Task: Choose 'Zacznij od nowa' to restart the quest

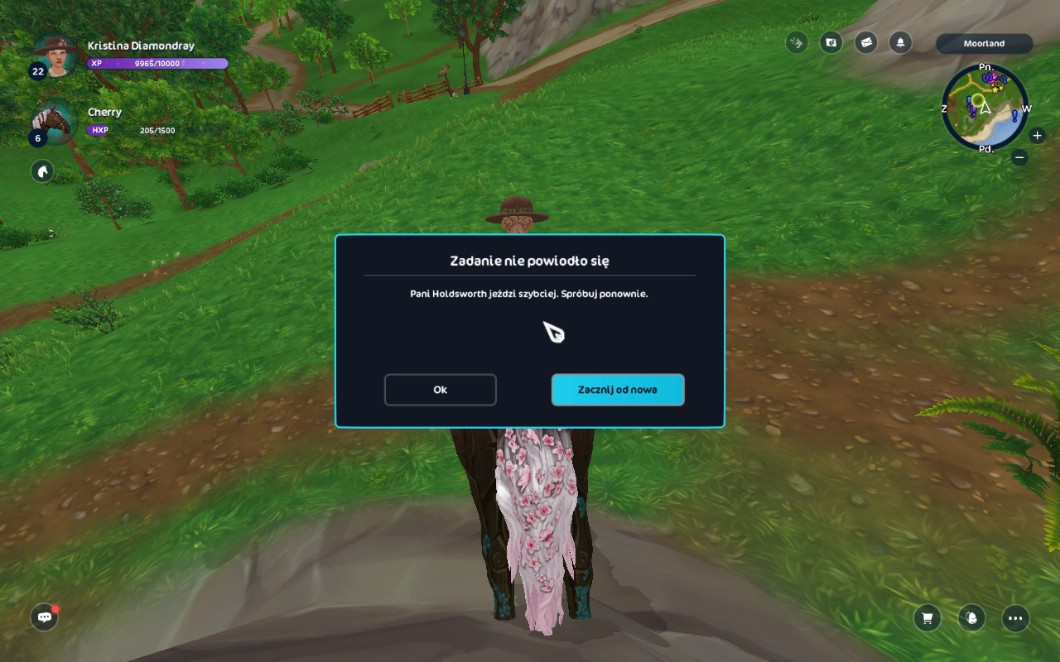Action: tap(617, 390)
